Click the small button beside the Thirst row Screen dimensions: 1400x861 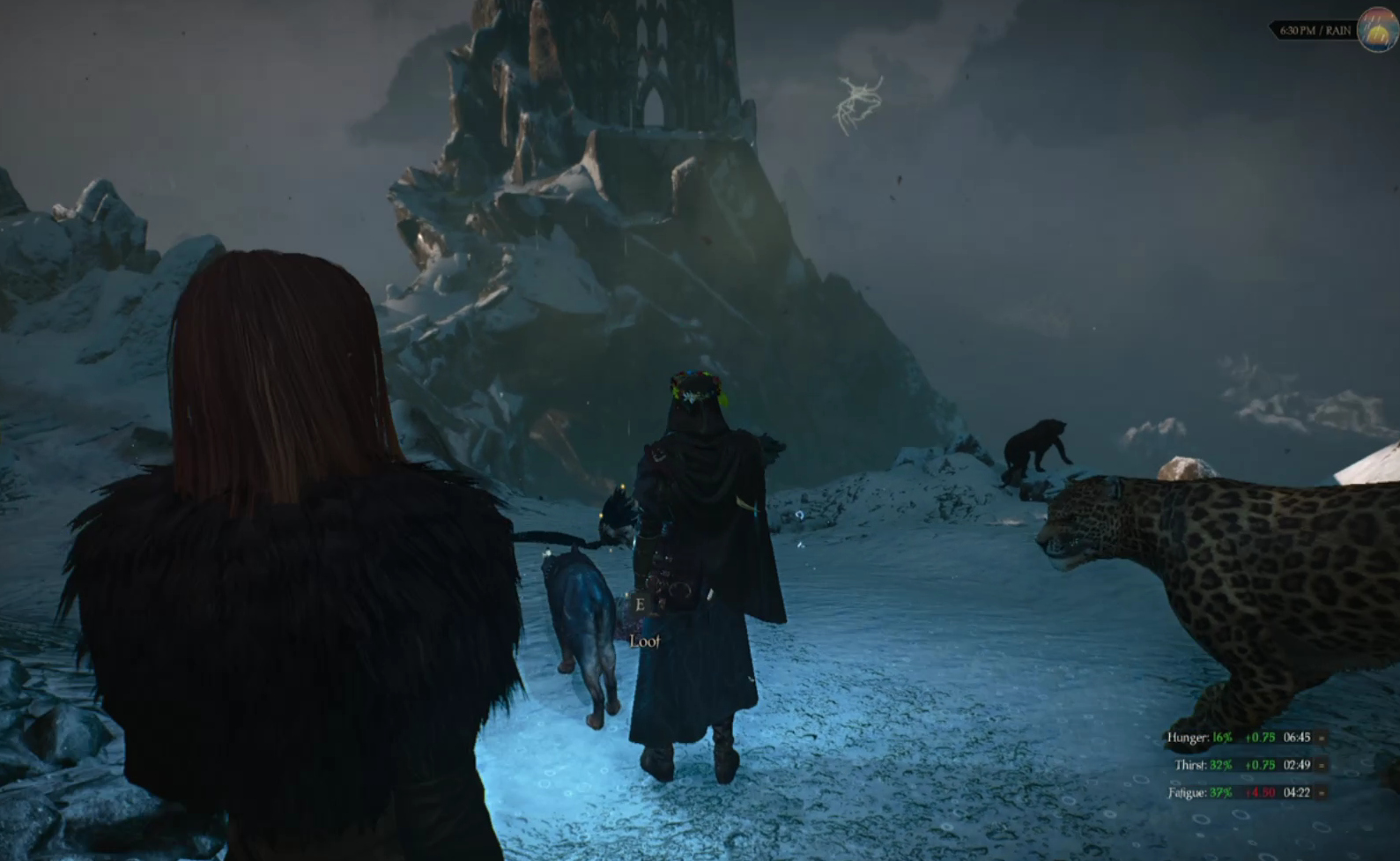(1322, 765)
